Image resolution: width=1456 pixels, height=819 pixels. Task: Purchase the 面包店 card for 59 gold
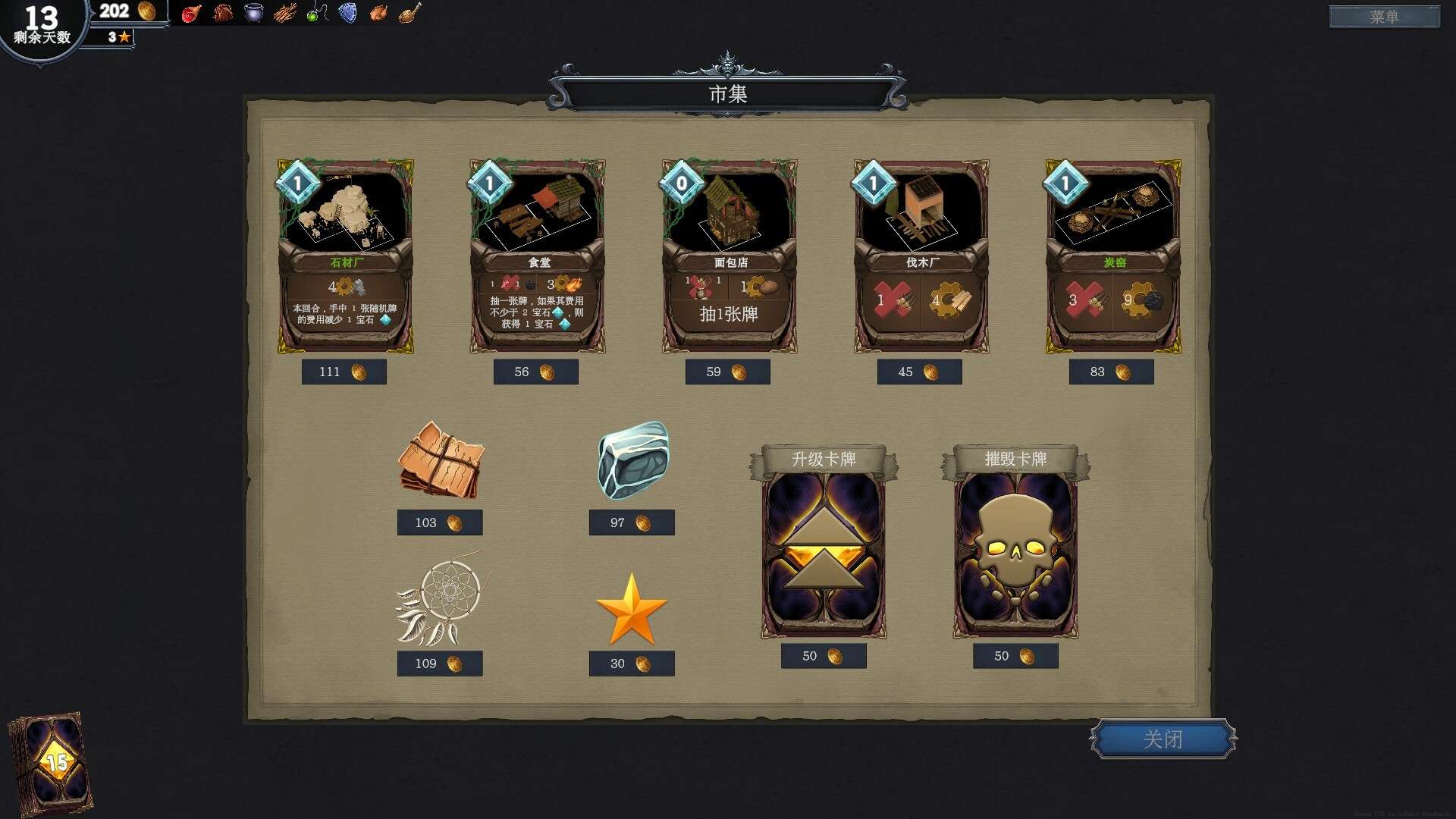click(x=727, y=372)
